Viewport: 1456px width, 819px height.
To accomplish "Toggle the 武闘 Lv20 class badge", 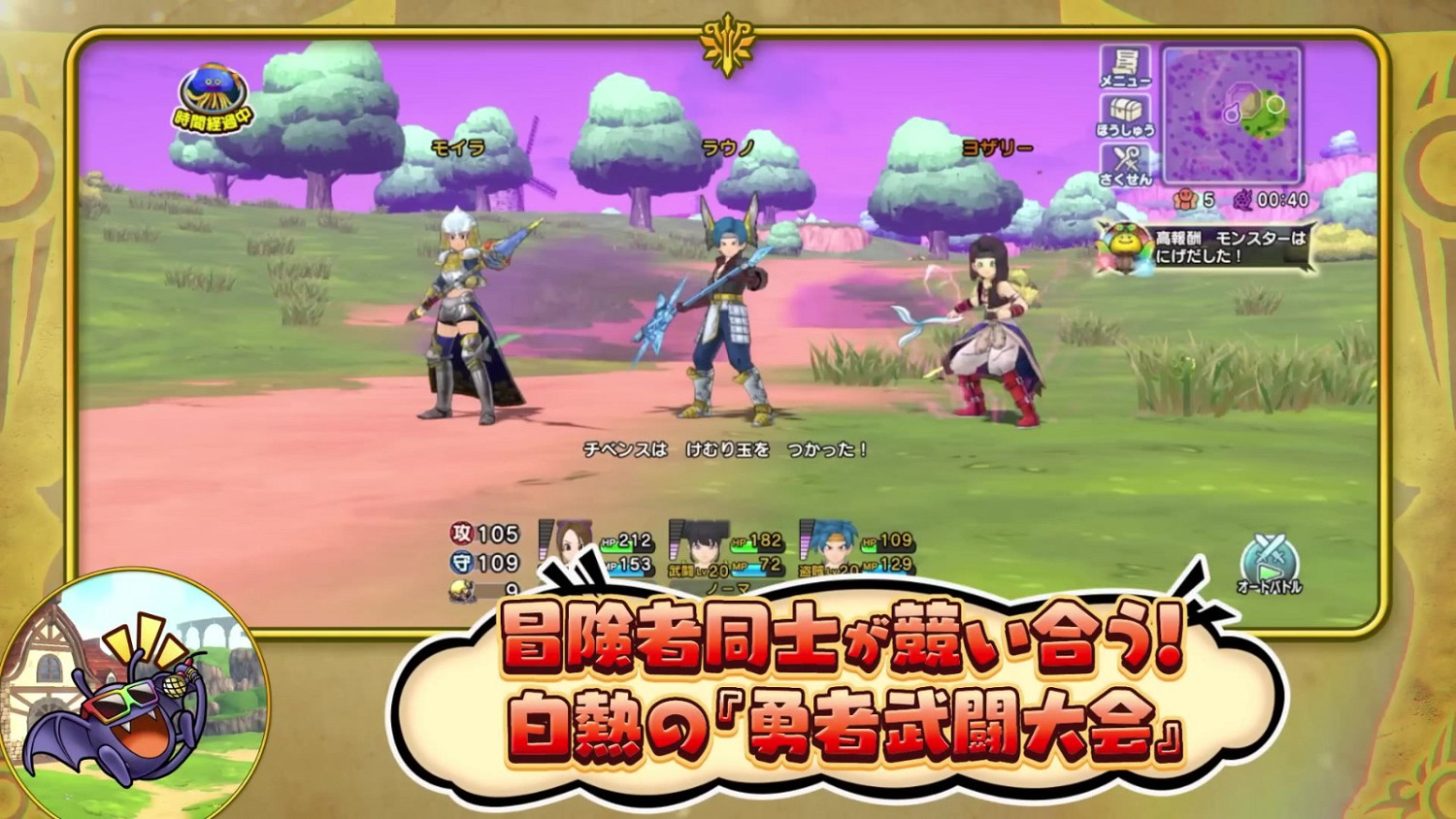I will click(695, 571).
